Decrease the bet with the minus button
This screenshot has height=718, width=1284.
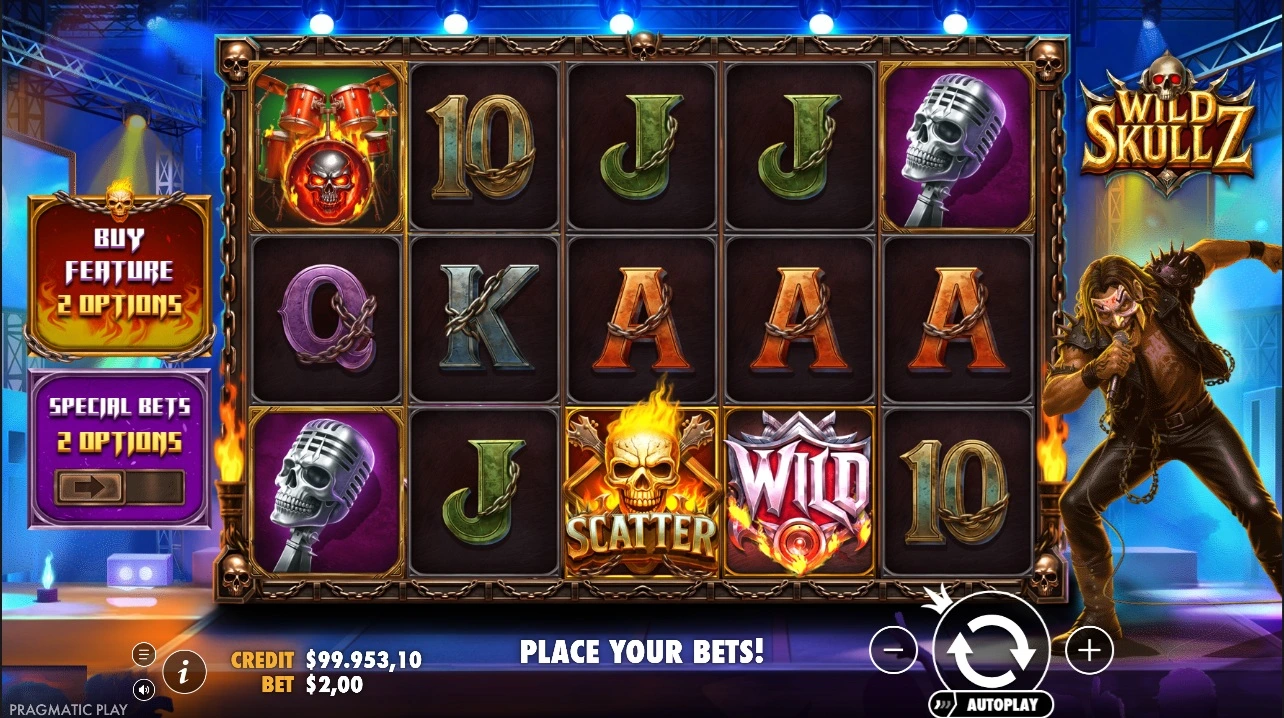[893, 651]
